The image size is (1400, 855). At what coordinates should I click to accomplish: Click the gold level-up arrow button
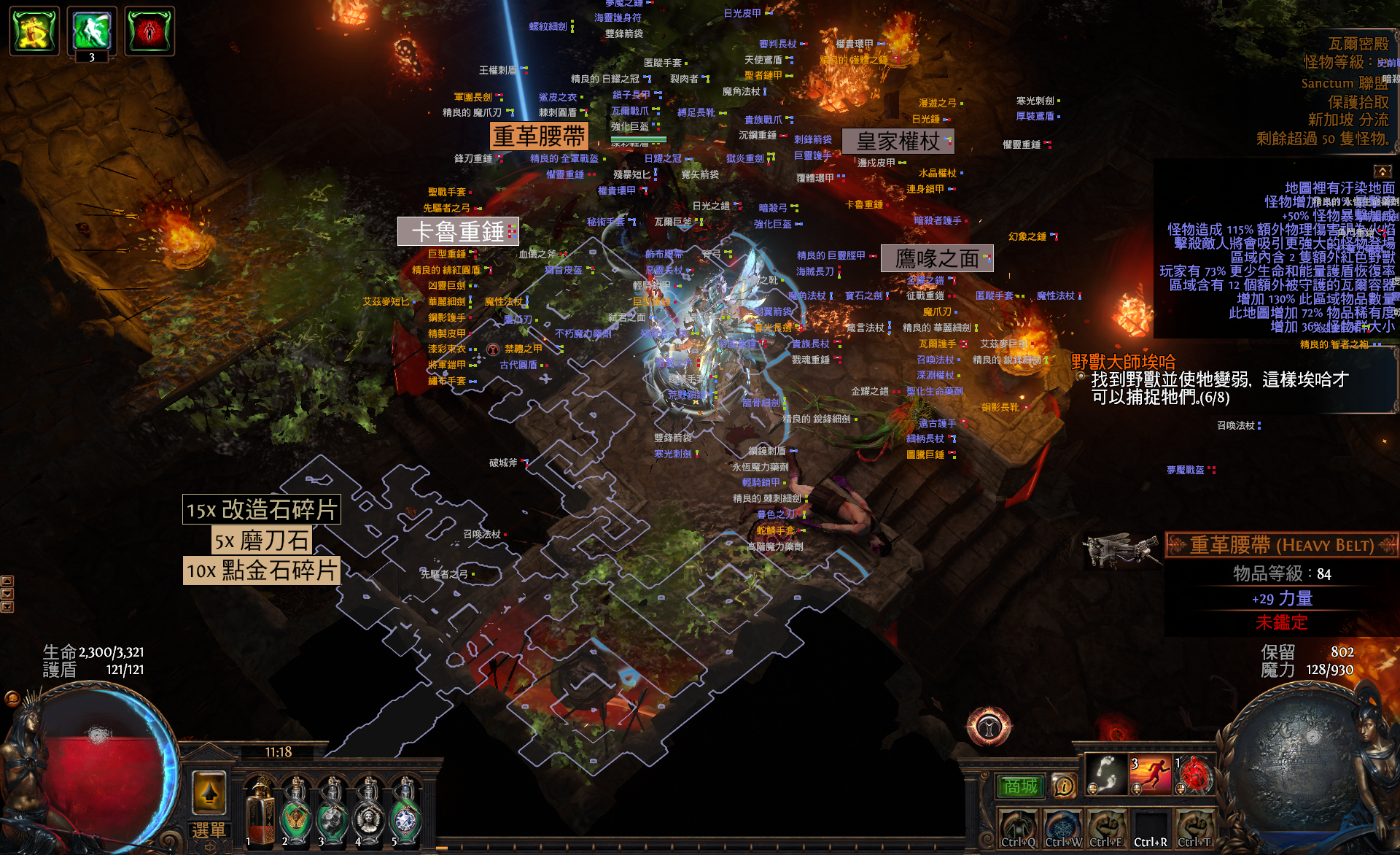[x=209, y=792]
